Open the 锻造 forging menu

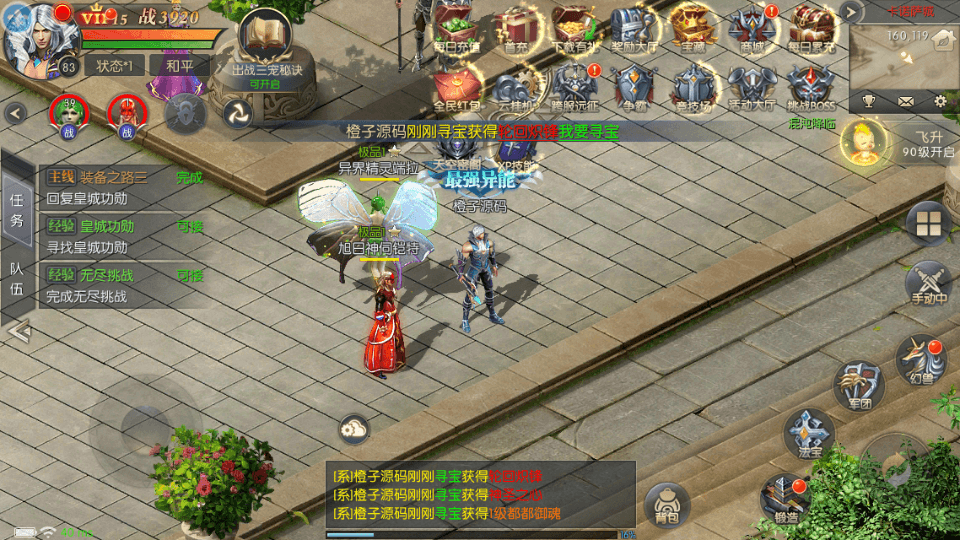(x=785, y=498)
